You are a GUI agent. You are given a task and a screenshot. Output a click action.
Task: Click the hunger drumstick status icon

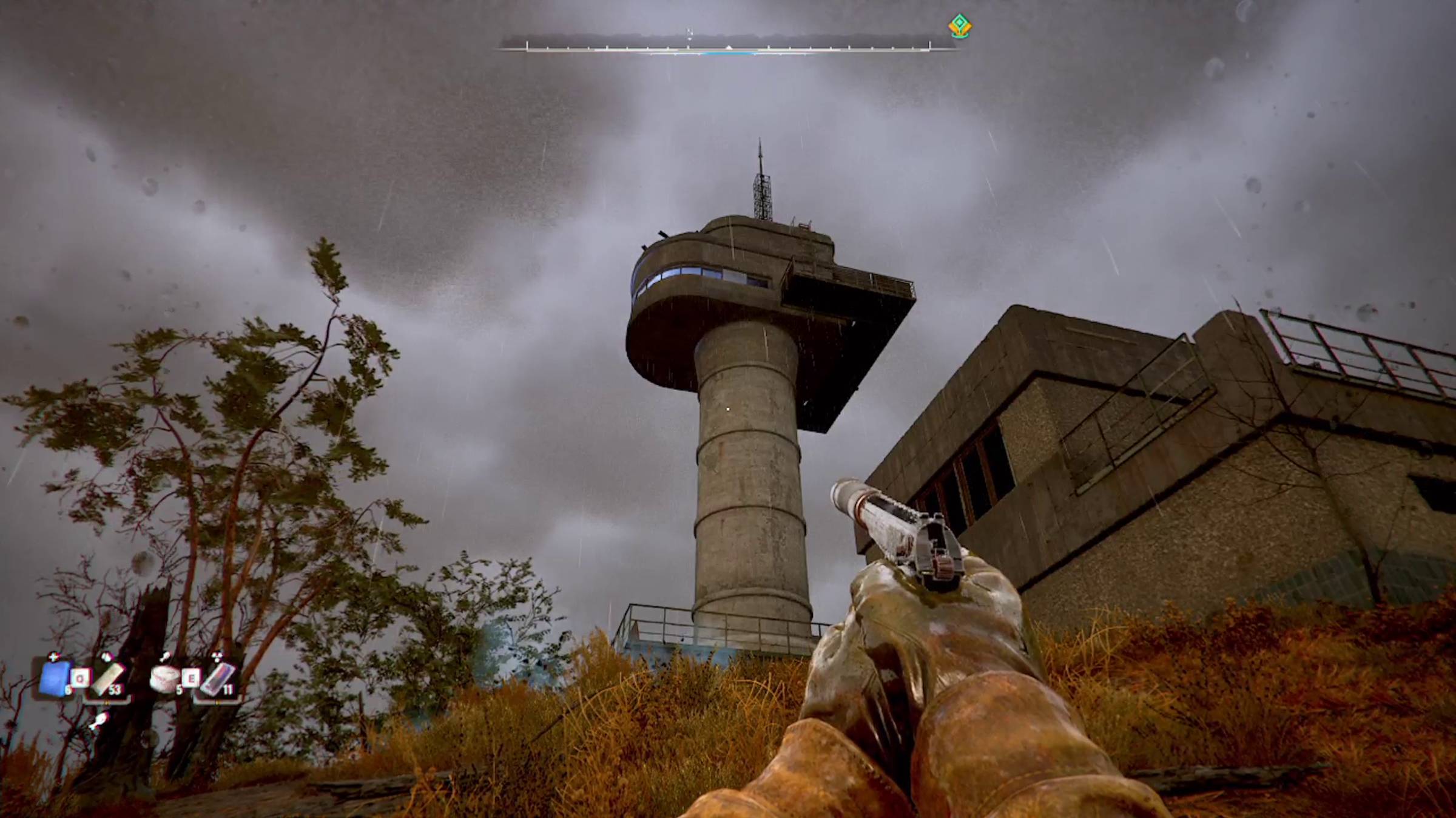point(98,721)
